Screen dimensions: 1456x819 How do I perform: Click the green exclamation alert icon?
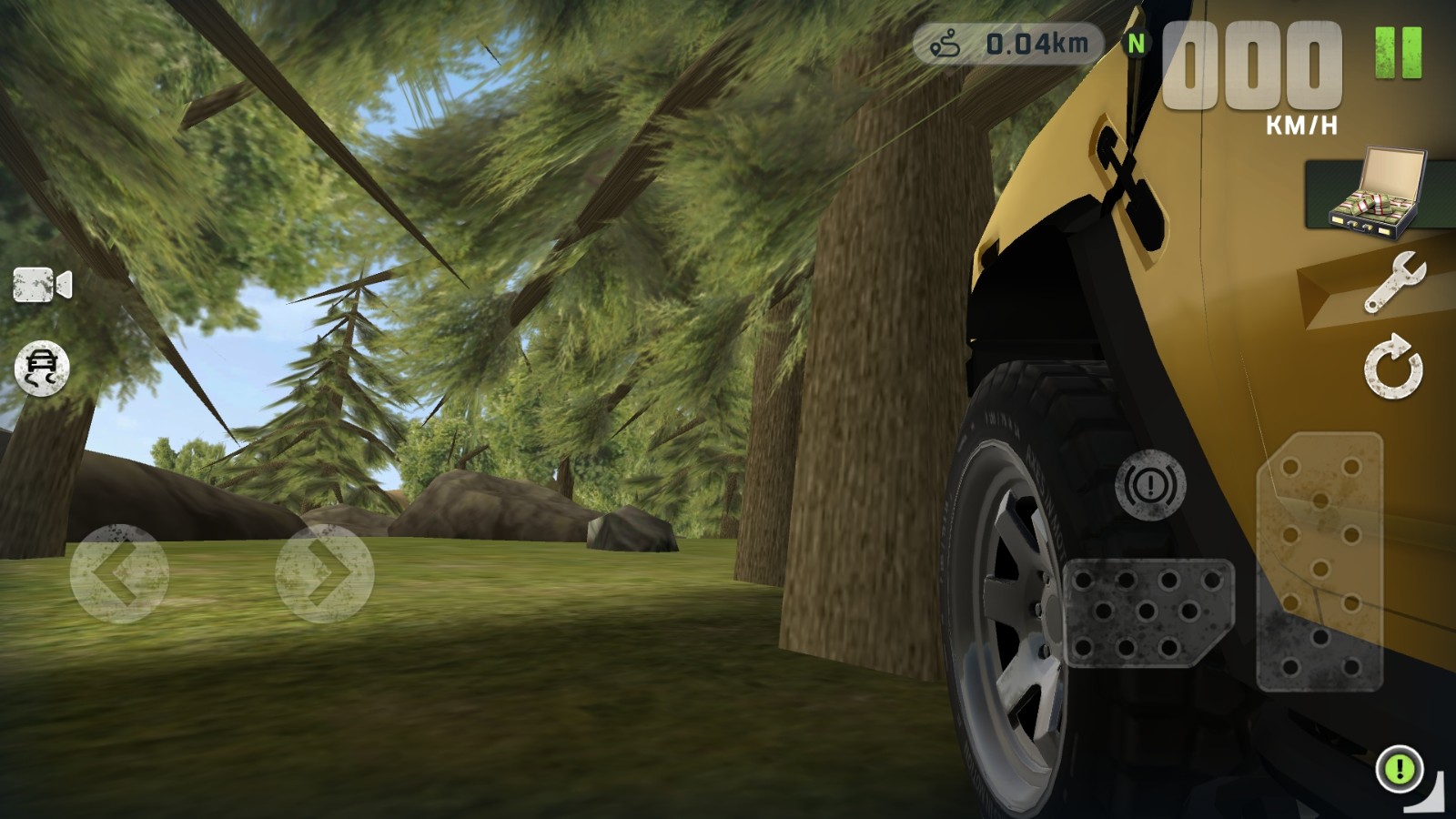pyautogui.click(x=1400, y=769)
